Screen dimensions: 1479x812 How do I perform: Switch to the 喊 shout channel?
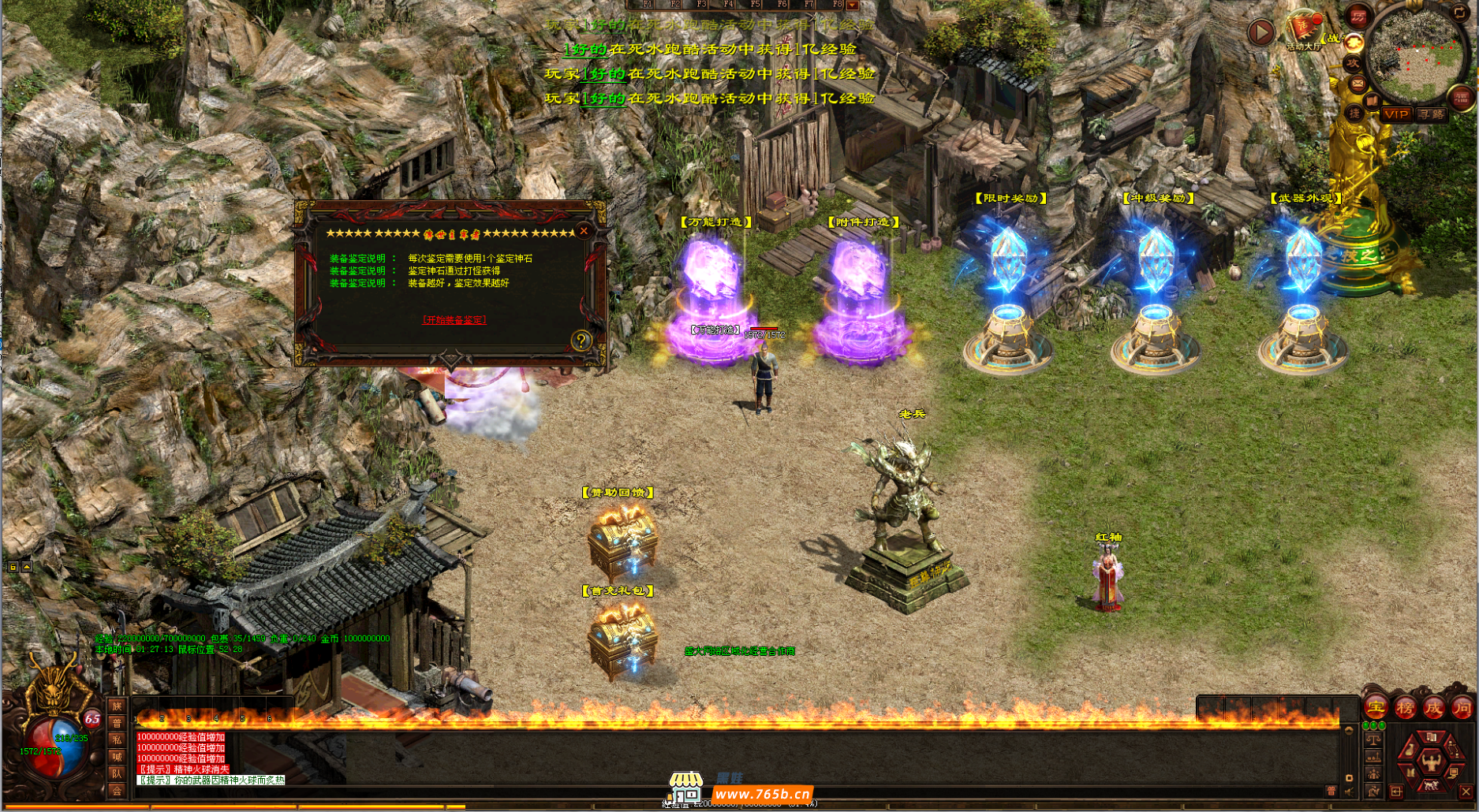tap(117, 757)
